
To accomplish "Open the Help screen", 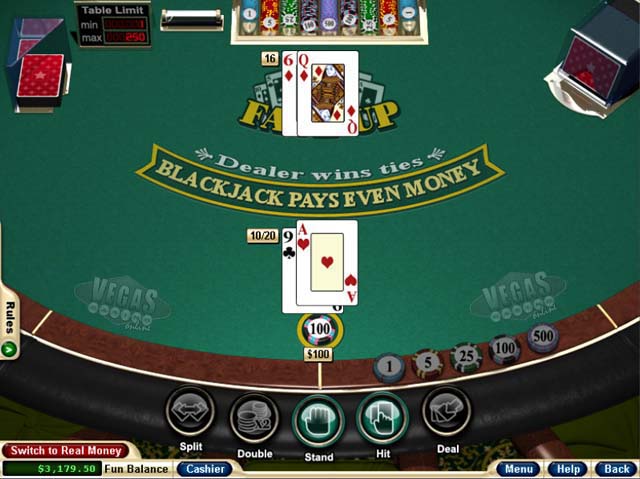I will click(x=568, y=468).
